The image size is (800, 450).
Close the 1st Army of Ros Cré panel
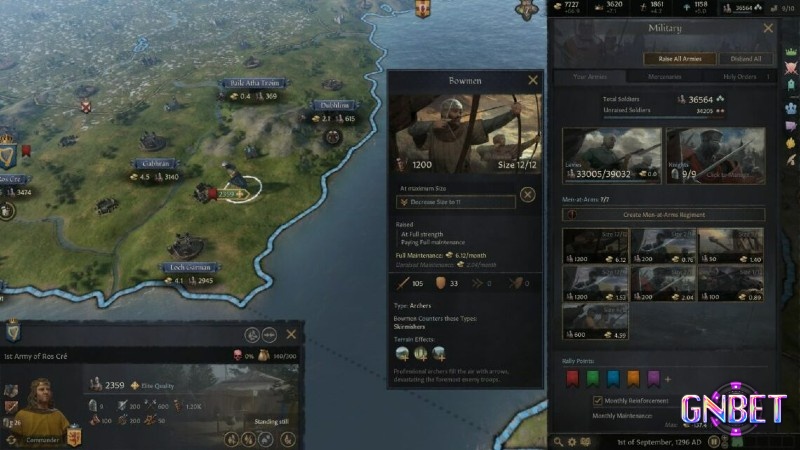[x=292, y=334]
